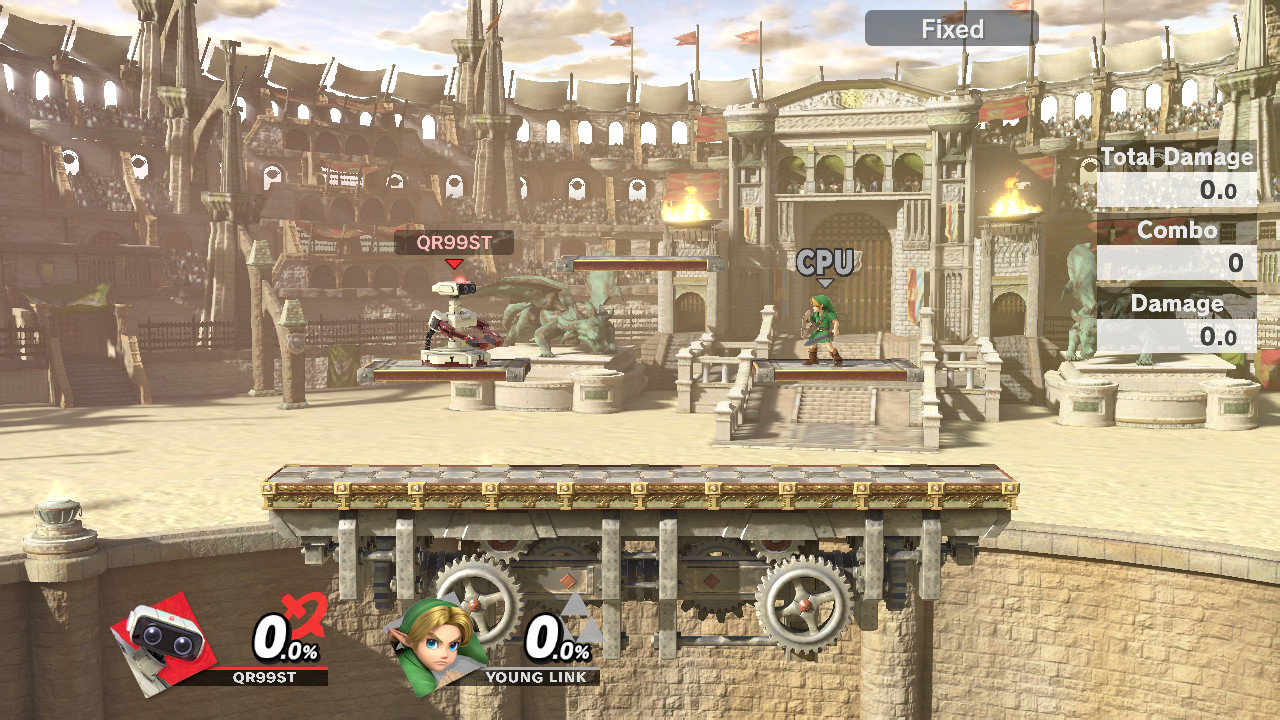Select the Young Link fighter portrait
The height and width of the screenshot is (720, 1280).
click(x=437, y=644)
